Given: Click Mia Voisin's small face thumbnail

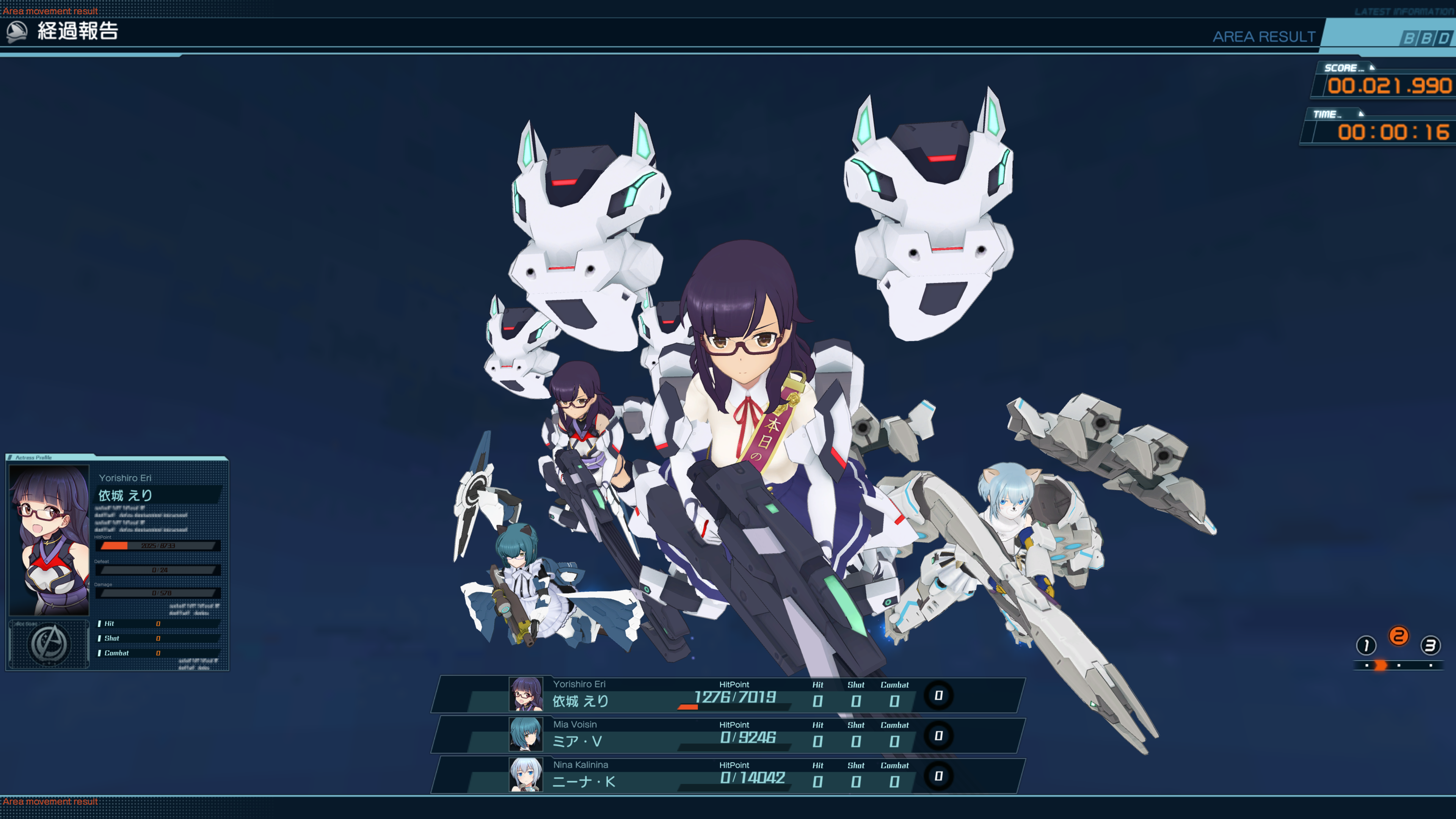Looking at the screenshot, I should (x=526, y=734).
